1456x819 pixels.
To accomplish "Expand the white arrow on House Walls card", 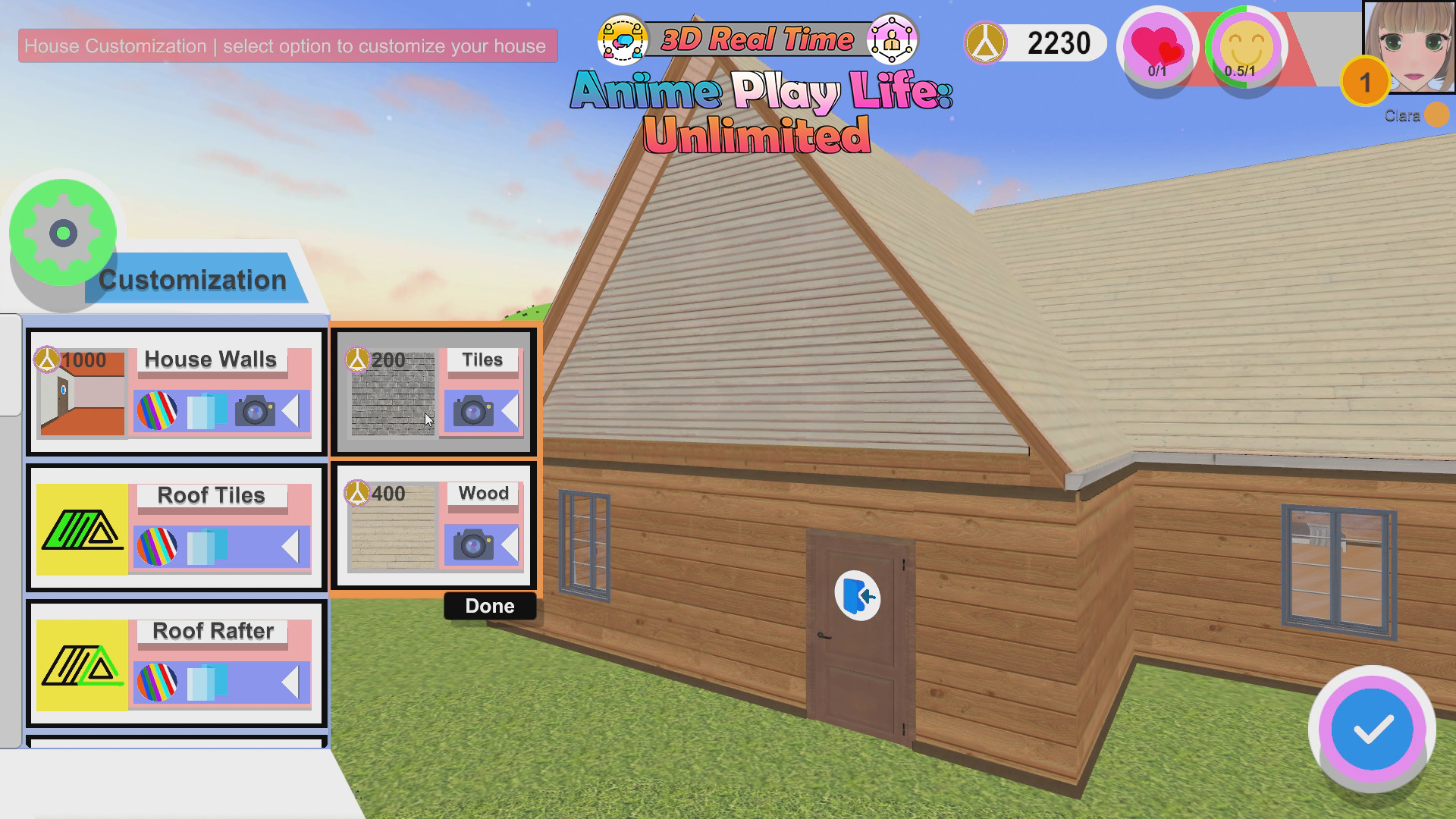I will 291,412.
